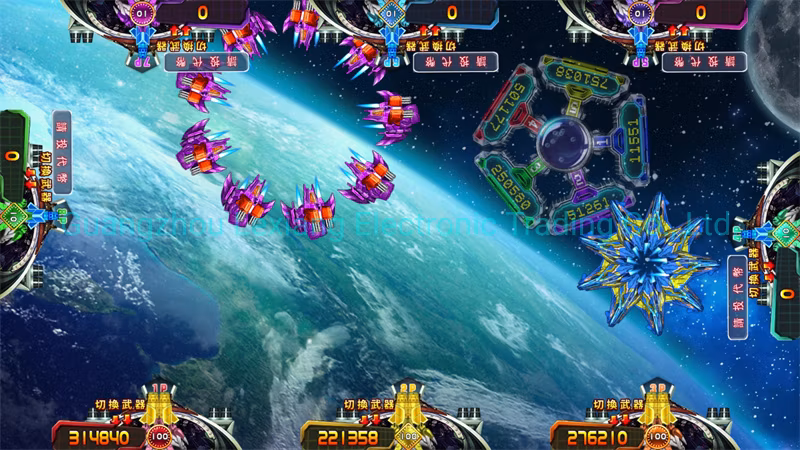The image size is (800, 450).
Task: Tap player 1P's 切換武器 switch weapon label
Action: point(119,403)
